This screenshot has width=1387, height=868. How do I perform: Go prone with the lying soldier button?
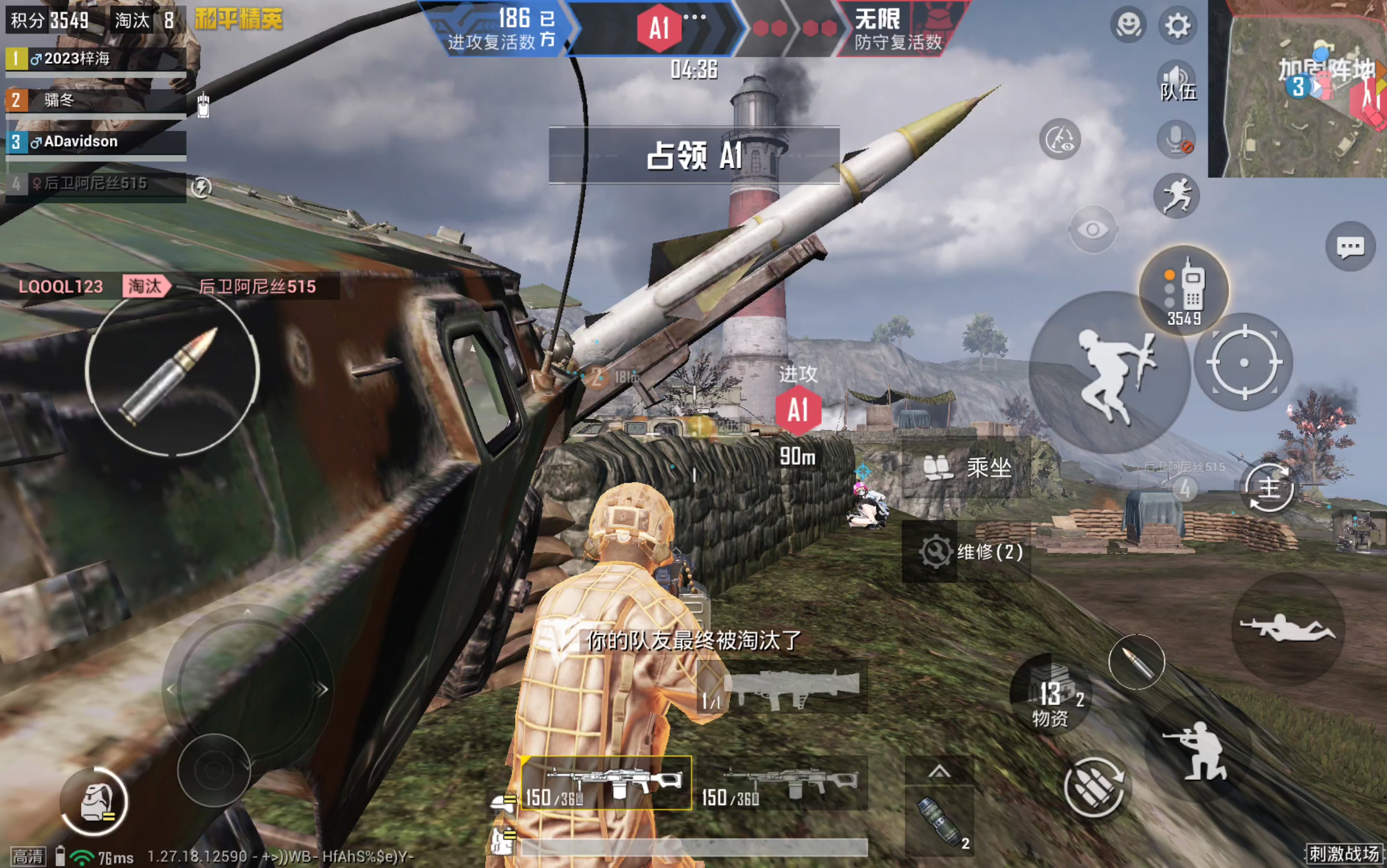[1288, 629]
